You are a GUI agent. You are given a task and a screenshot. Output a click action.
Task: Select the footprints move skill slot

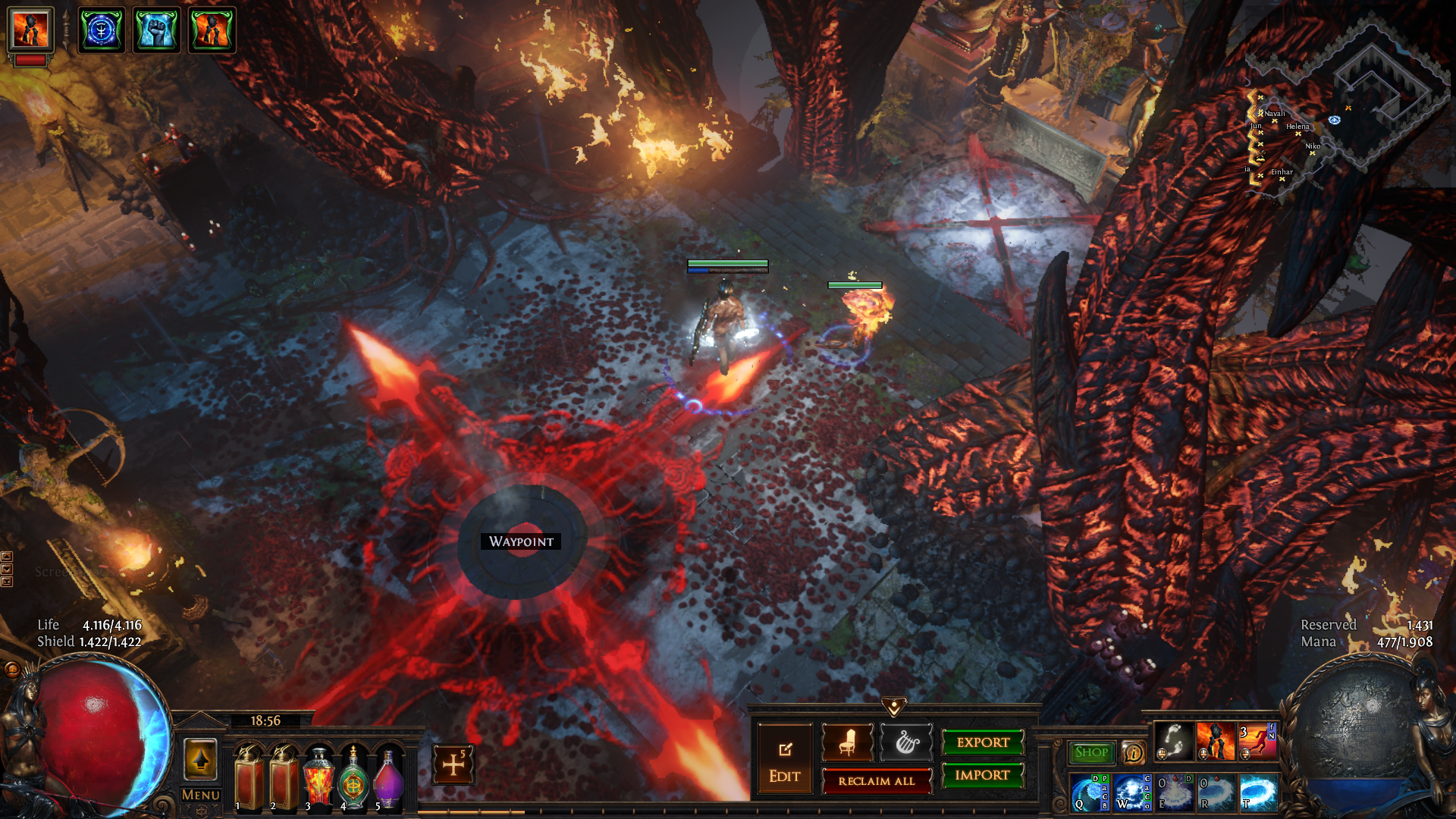tap(1174, 741)
